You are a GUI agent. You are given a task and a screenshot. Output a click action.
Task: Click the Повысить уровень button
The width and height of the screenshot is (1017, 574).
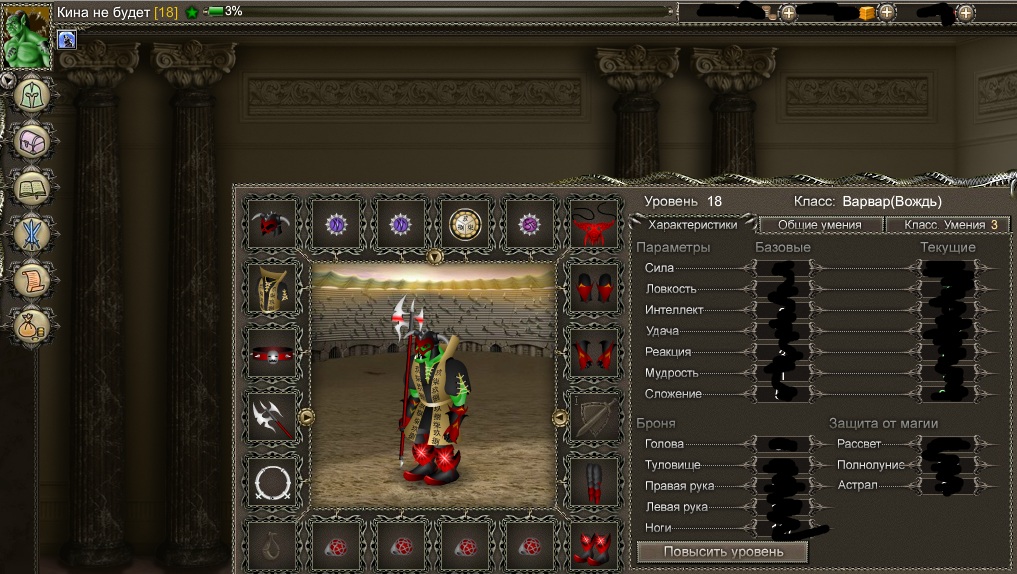point(721,551)
